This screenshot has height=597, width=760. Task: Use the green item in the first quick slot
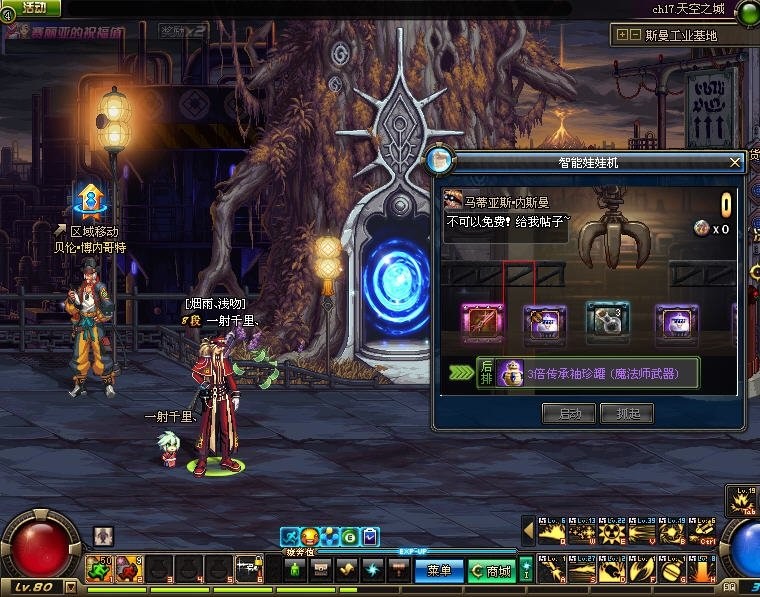coord(98,569)
